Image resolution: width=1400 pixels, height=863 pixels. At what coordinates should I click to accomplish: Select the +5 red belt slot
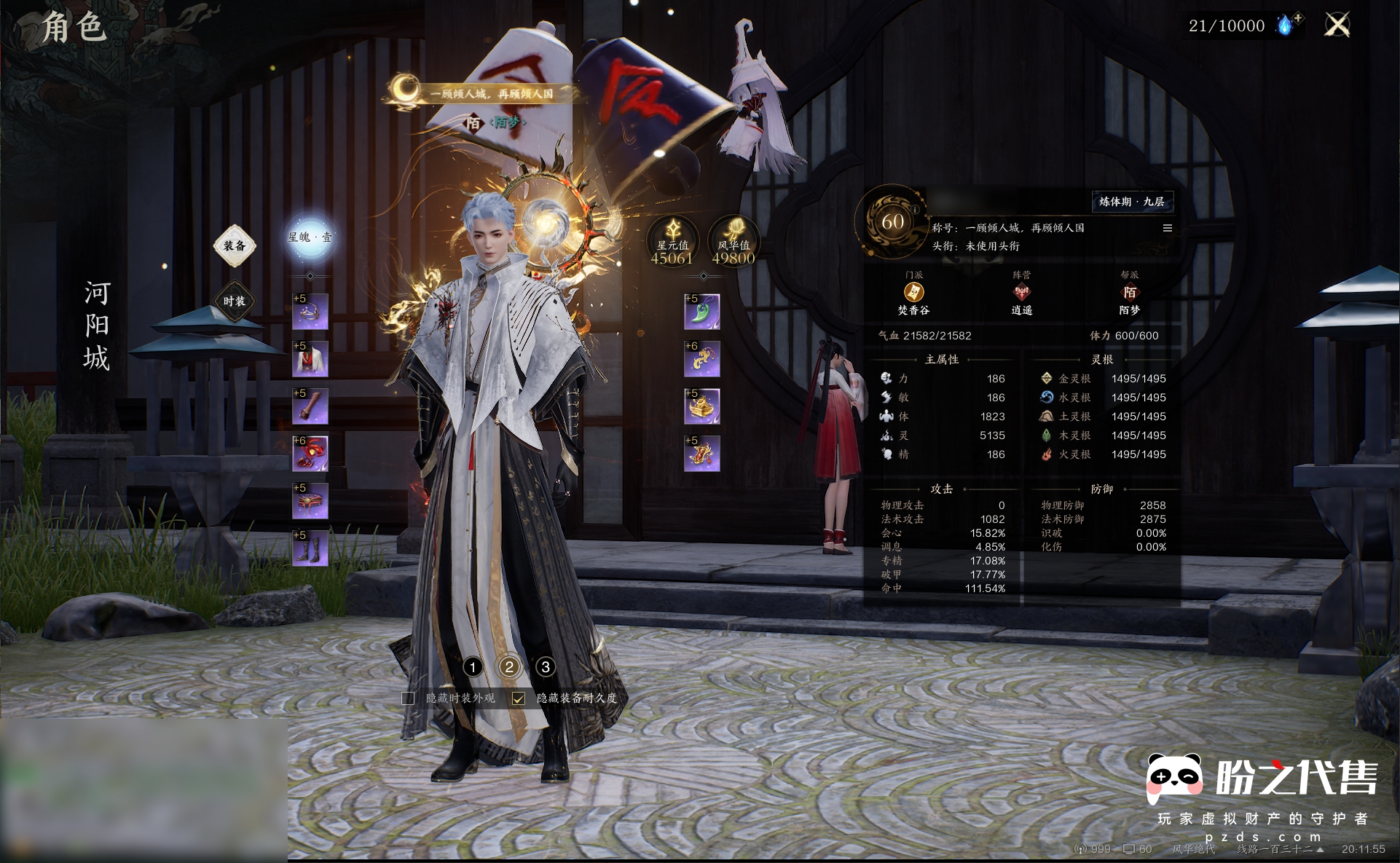click(310, 501)
